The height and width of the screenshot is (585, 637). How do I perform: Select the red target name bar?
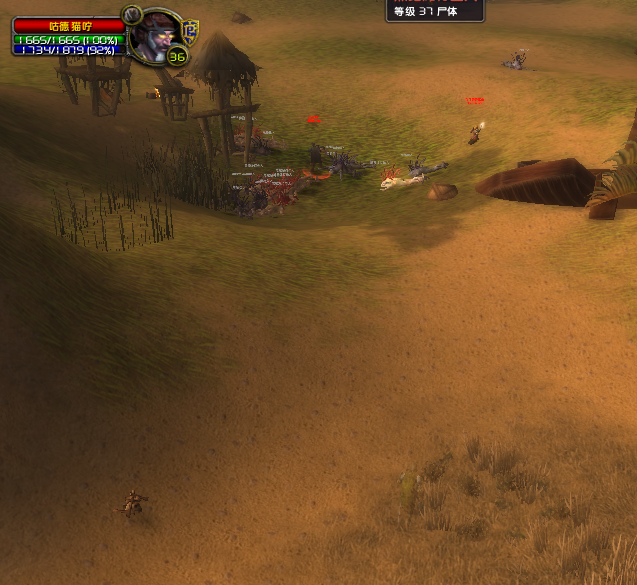click(x=68, y=26)
